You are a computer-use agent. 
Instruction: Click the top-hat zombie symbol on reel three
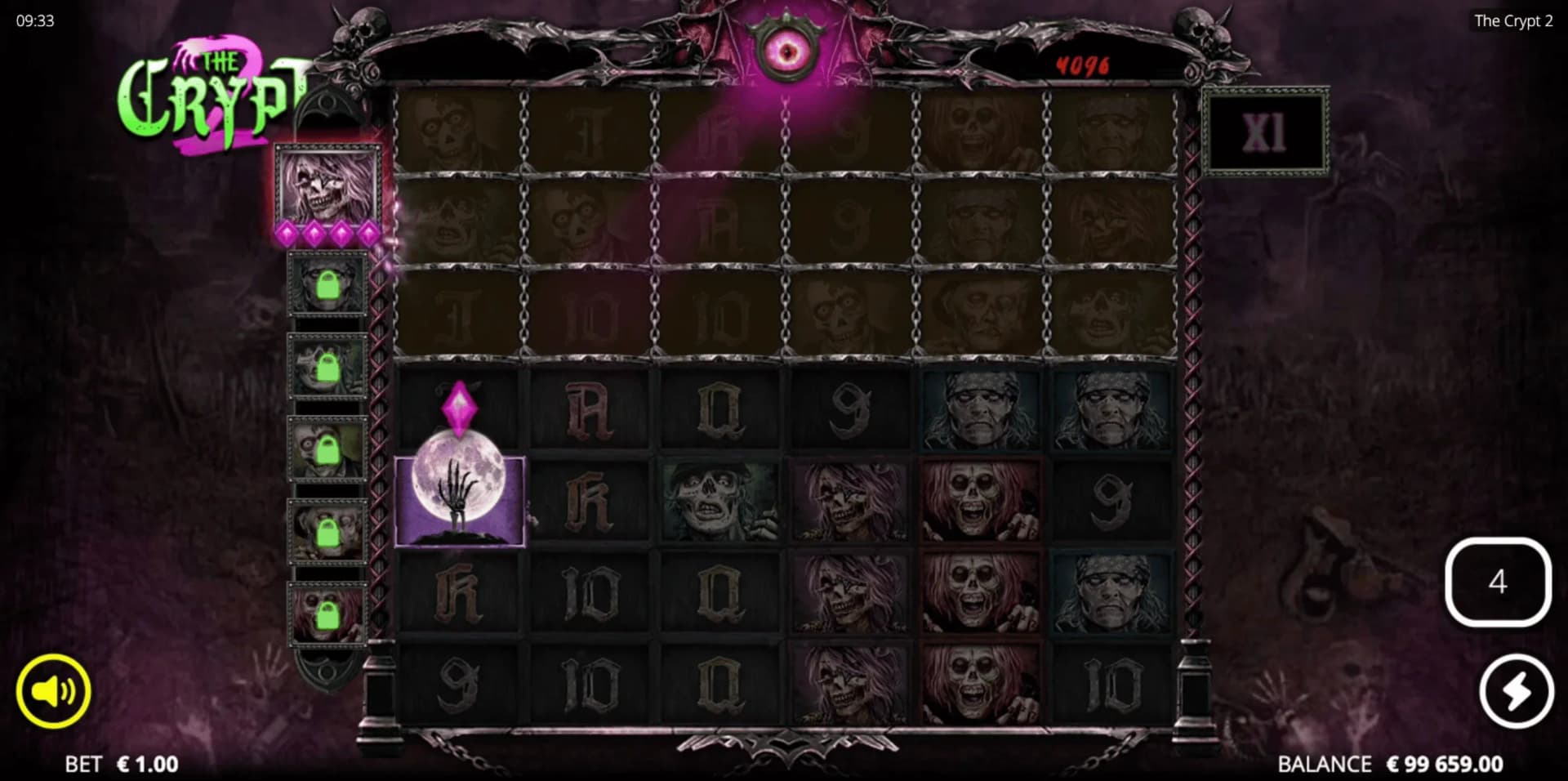[x=719, y=498]
